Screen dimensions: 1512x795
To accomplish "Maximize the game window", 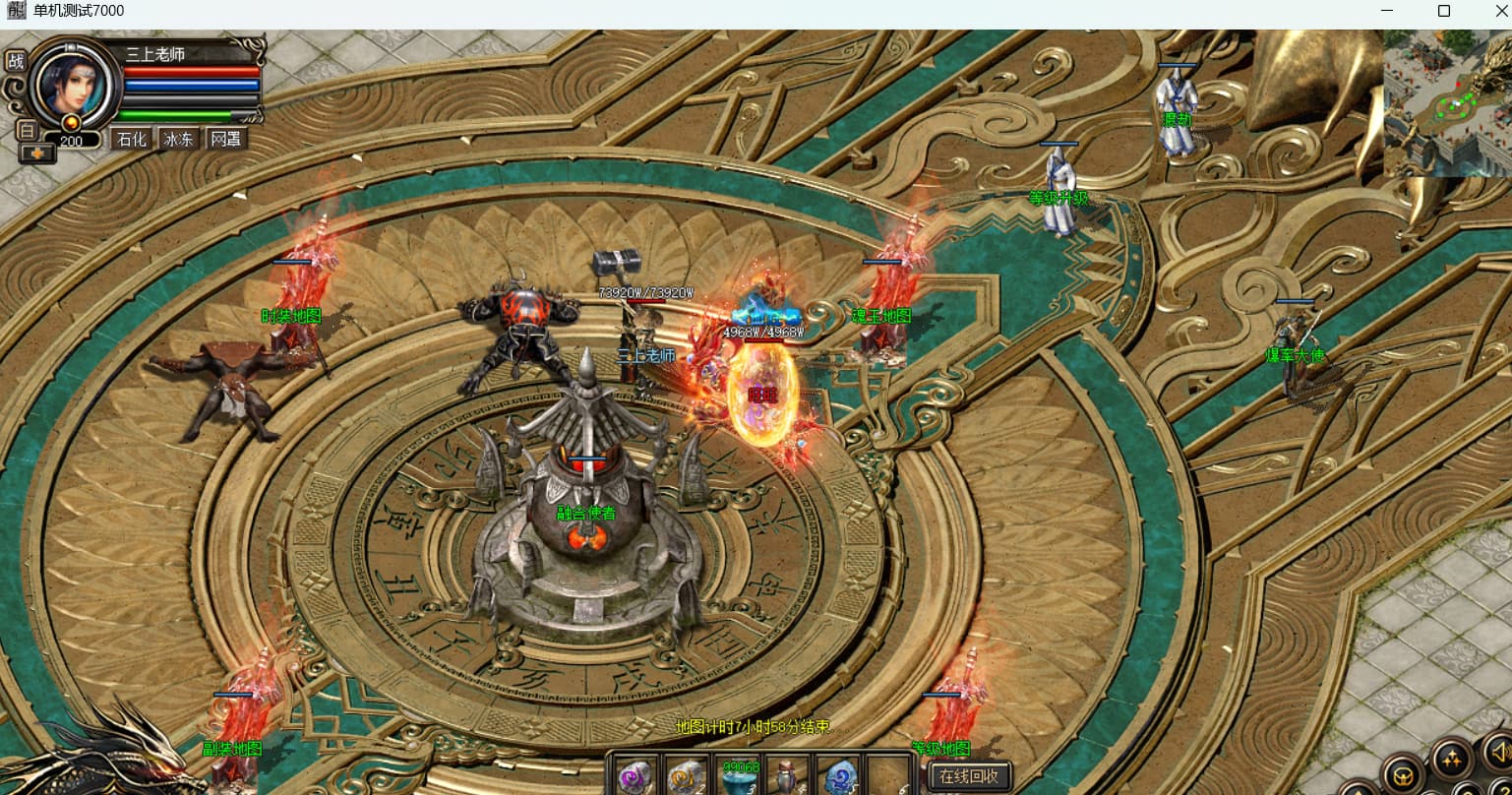I will [1443, 12].
